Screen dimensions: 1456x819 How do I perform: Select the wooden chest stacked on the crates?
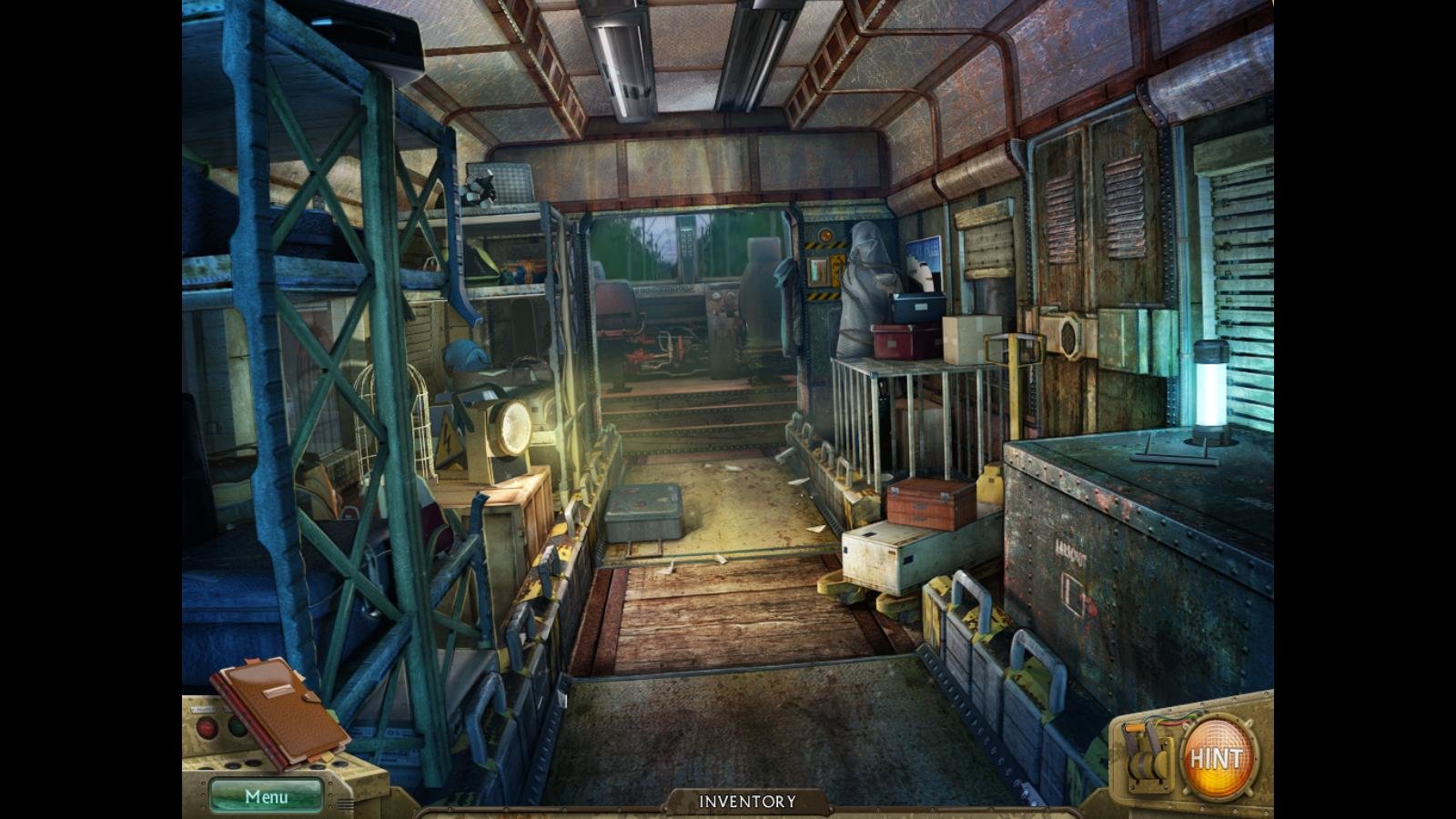click(x=928, y=505)
